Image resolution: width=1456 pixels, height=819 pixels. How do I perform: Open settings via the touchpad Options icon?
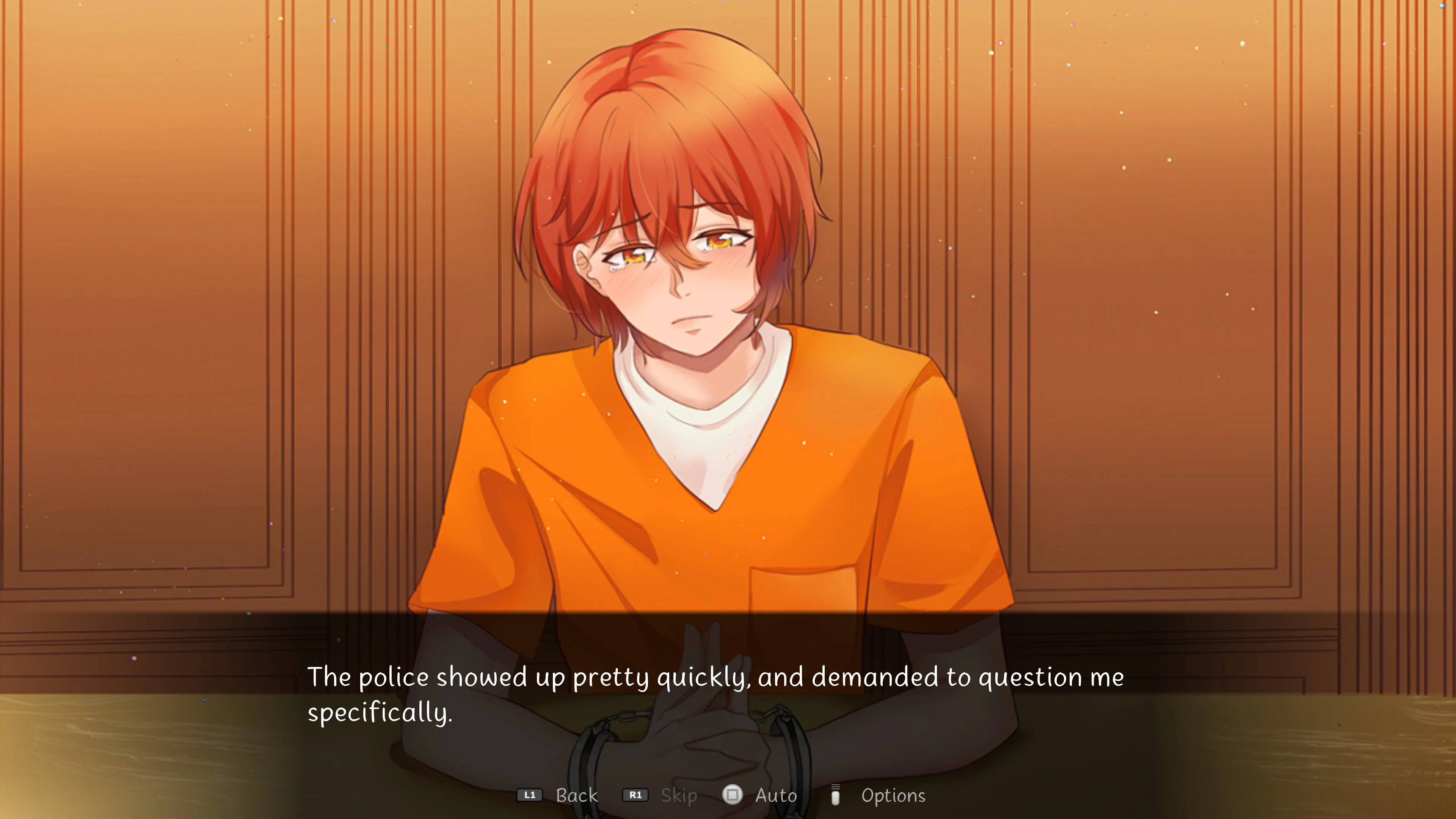(x=836, y=795)
